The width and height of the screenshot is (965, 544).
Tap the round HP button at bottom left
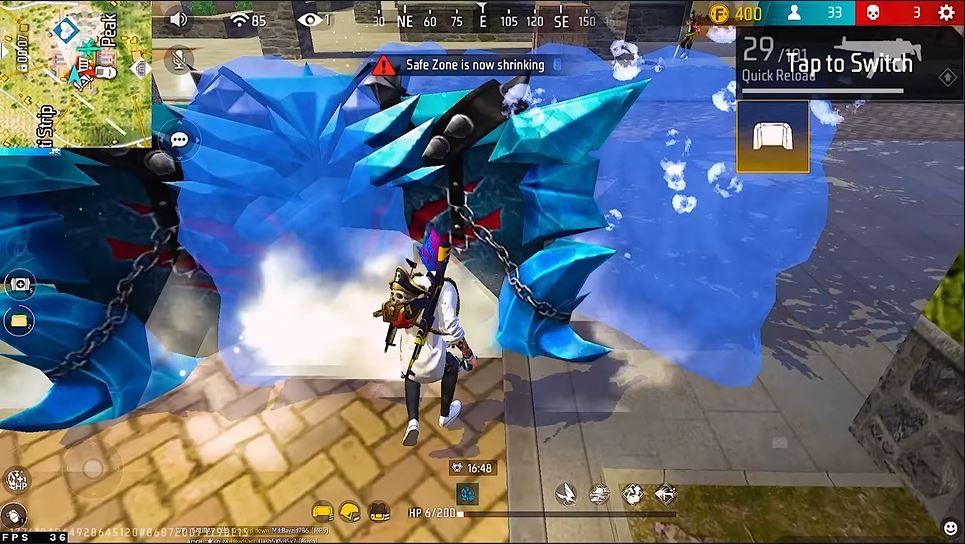16,481
